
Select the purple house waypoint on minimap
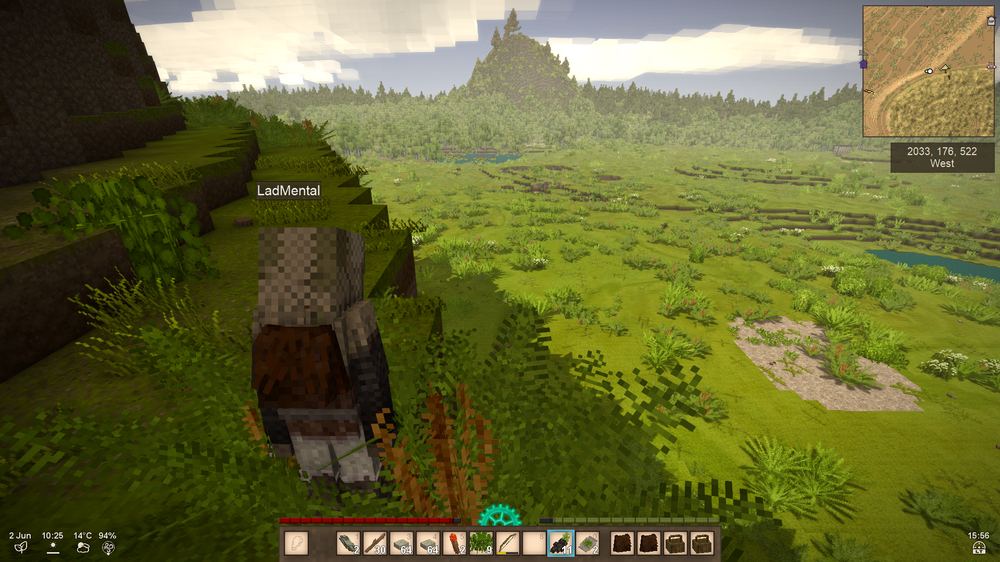[x=863, y=64]
